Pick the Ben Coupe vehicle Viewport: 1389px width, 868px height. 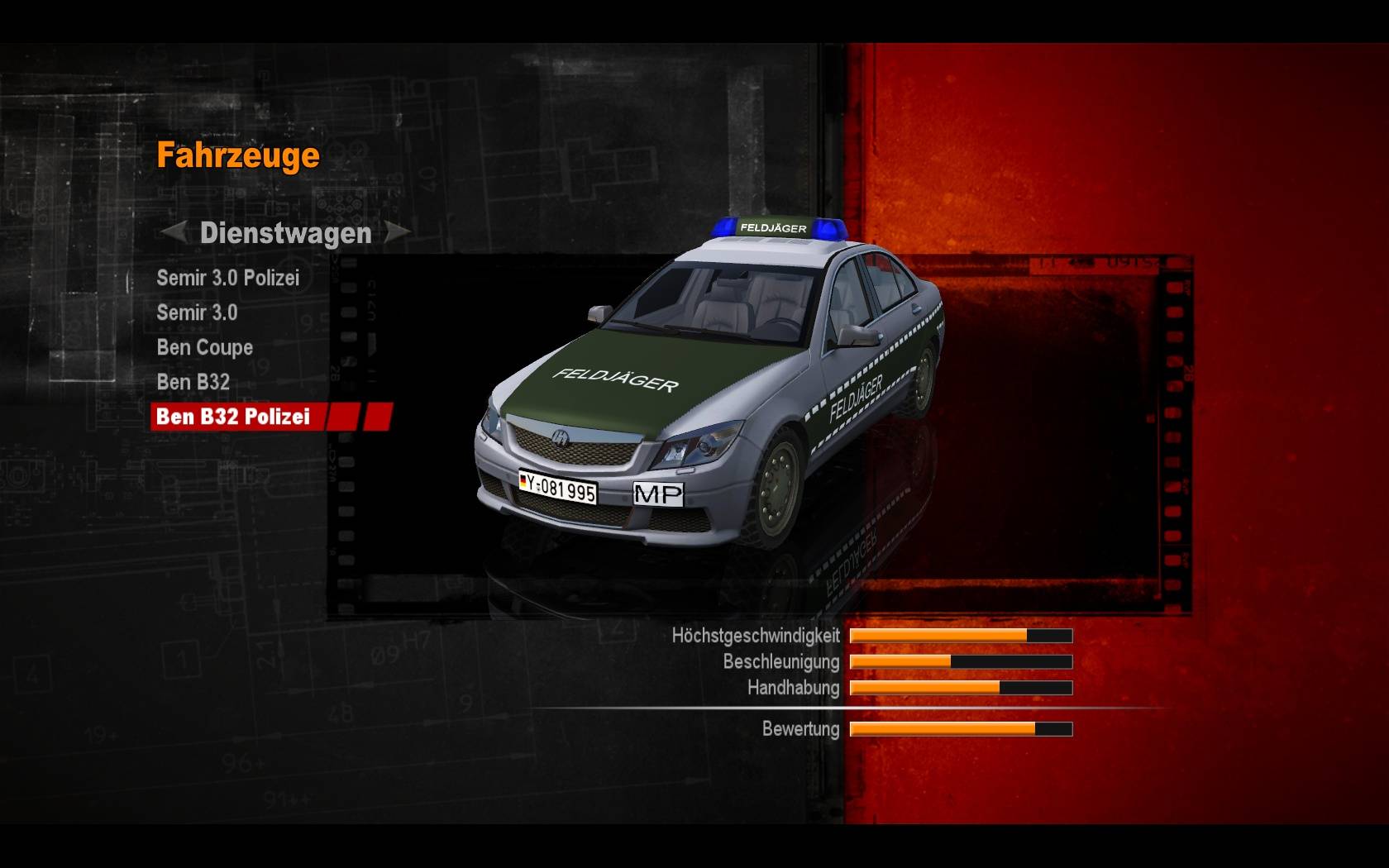(x=204, y=348)
